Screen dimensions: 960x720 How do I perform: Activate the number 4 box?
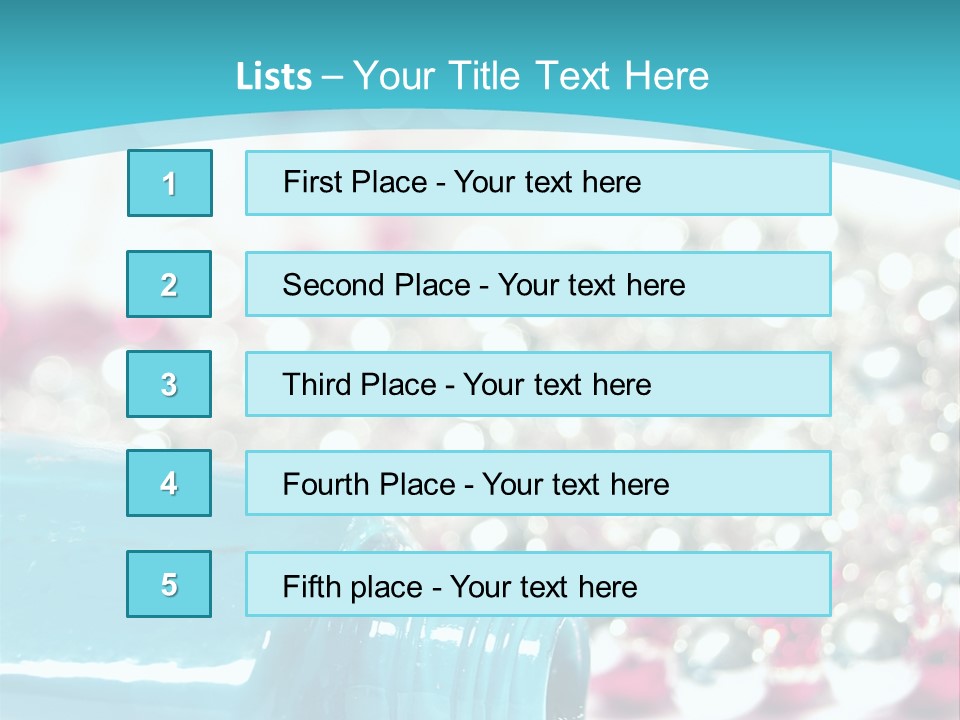tap(169, 483)
